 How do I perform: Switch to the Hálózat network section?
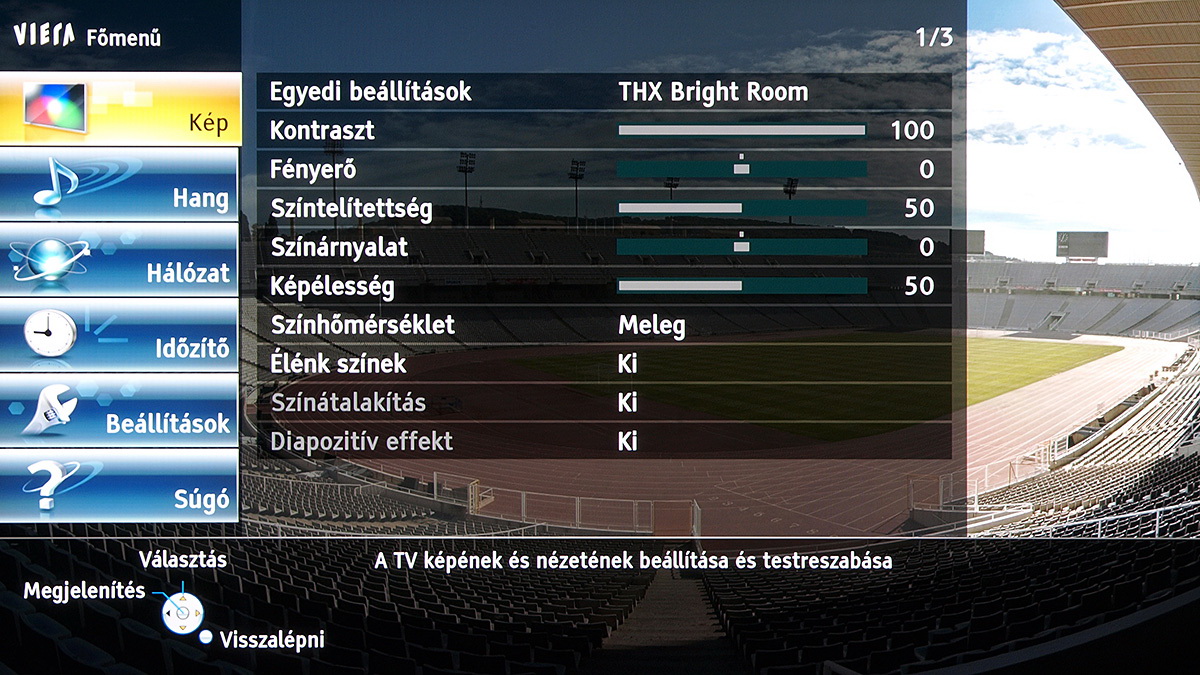[120, 259]
